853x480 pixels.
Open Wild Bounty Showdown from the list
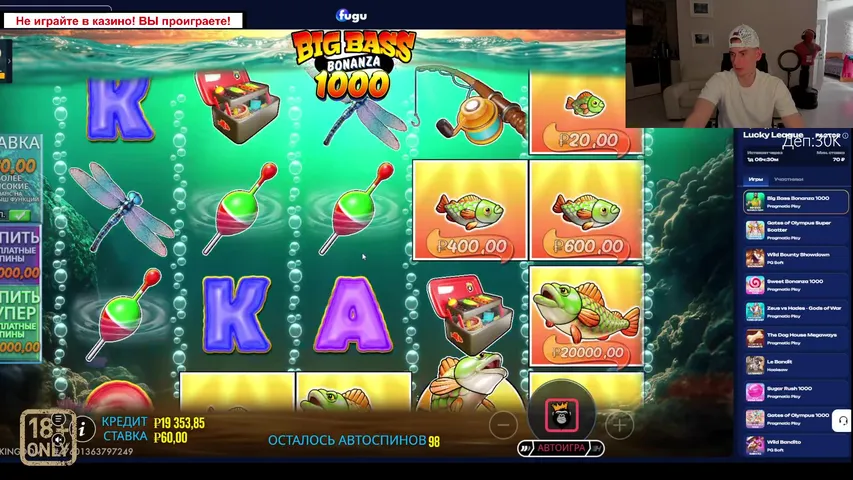point(796,257)
